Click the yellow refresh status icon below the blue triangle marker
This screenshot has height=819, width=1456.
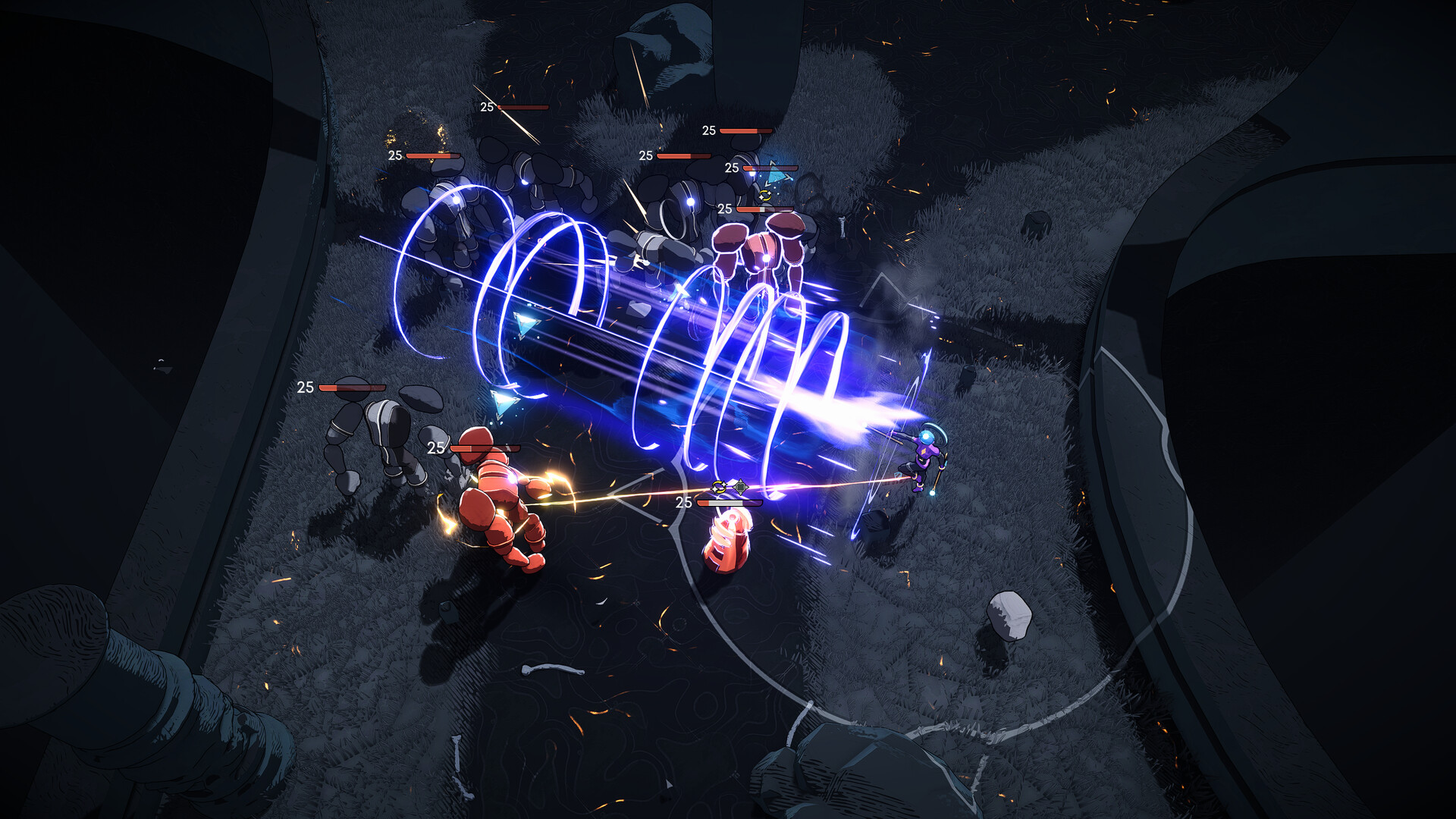pyautogui.click(x=765, y=195)
